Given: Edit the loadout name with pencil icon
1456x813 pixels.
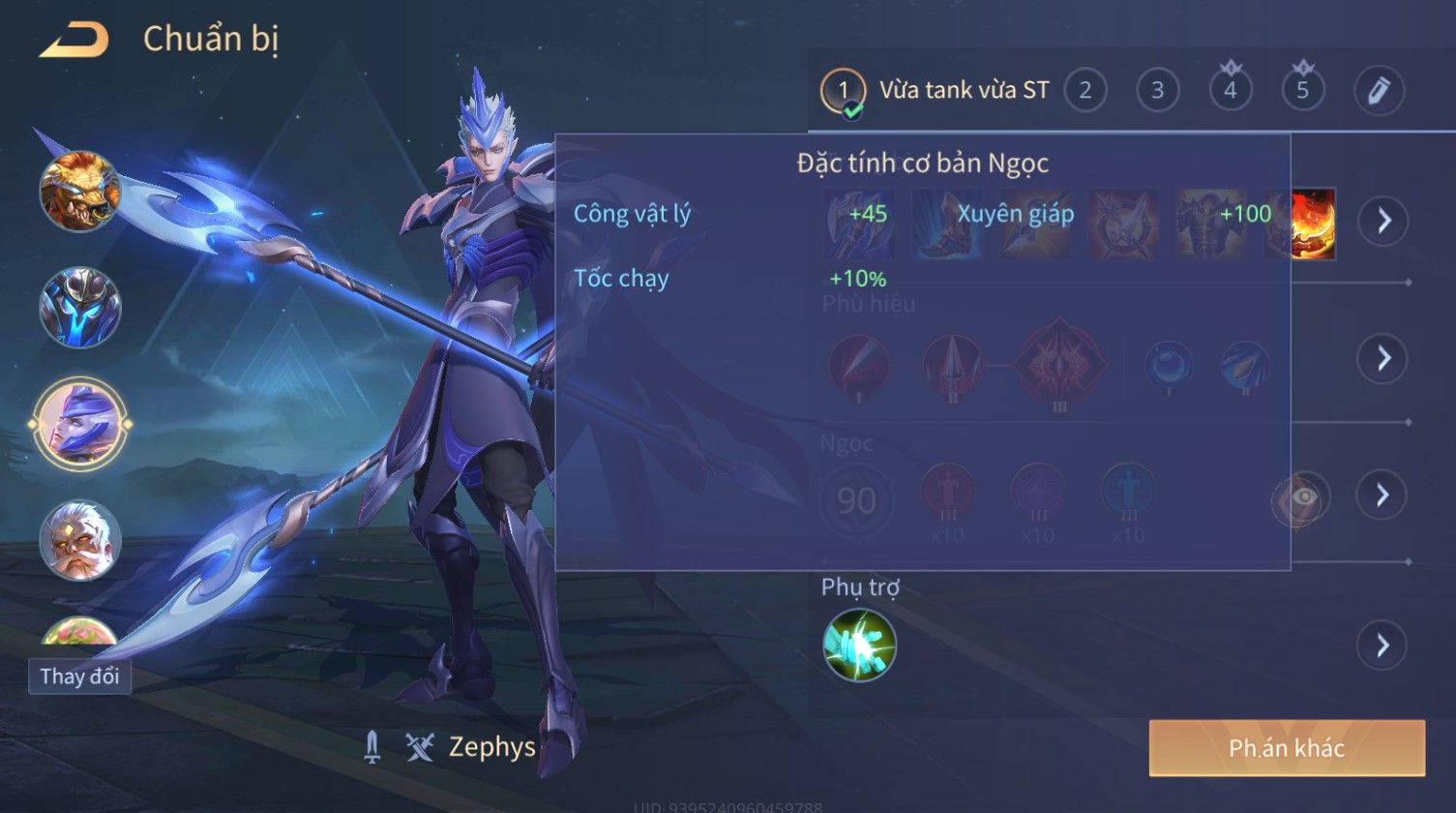Looking at the screenshot, I should point(1379,91).
